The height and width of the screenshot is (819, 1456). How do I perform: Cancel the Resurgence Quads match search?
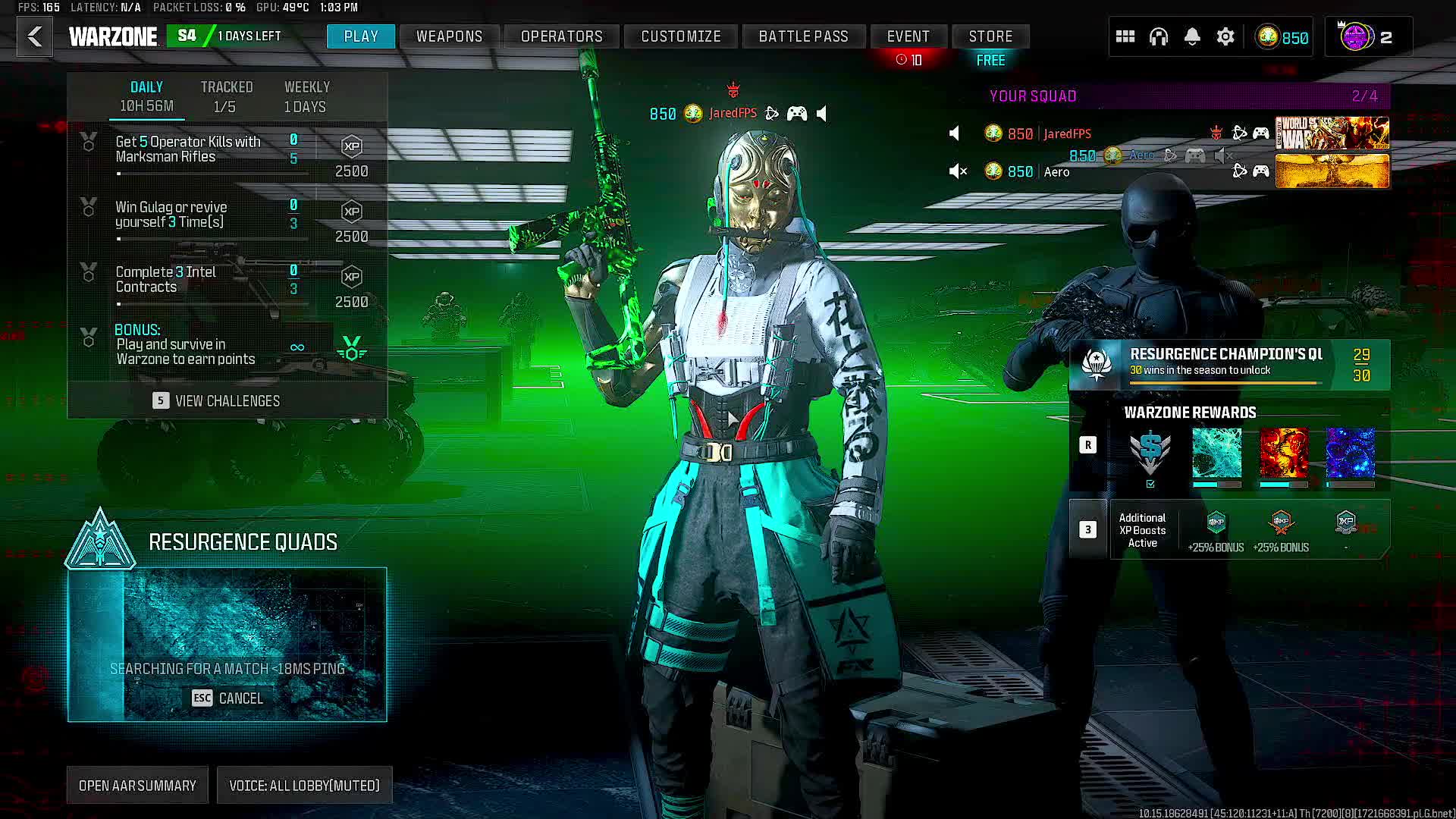[227, 698]
